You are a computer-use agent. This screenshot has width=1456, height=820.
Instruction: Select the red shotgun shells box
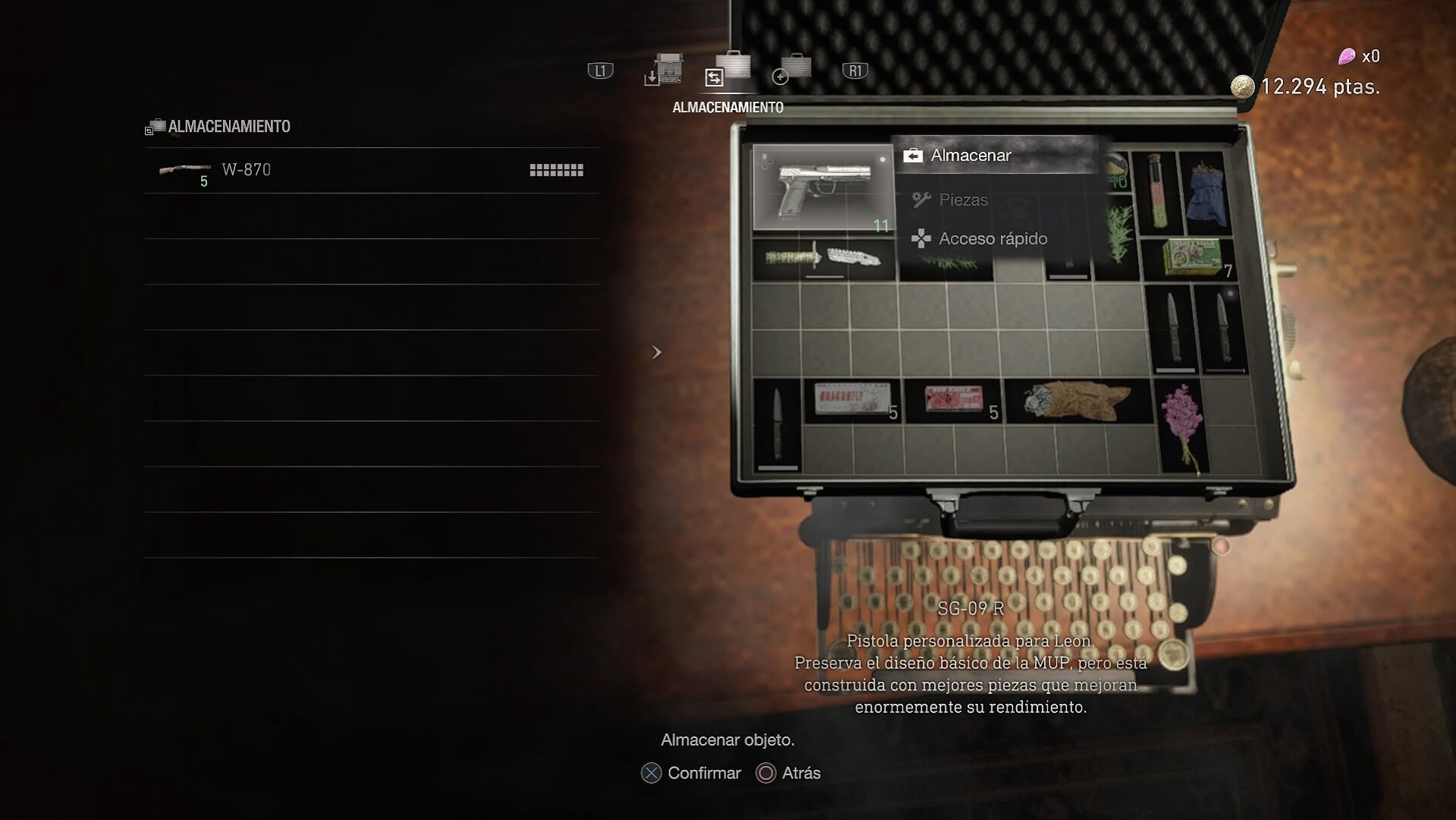954,400
